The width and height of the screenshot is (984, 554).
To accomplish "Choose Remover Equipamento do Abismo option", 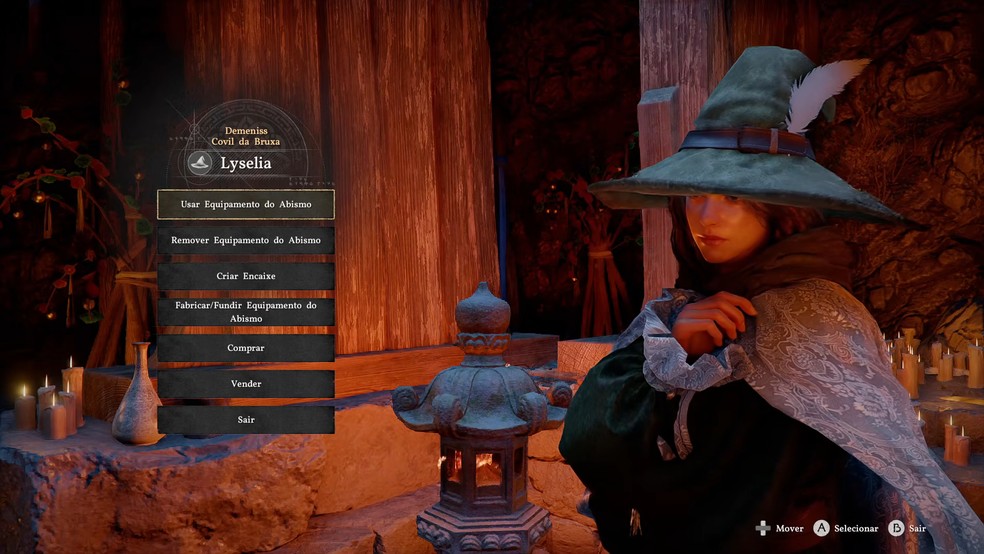I will coord(246,240).
